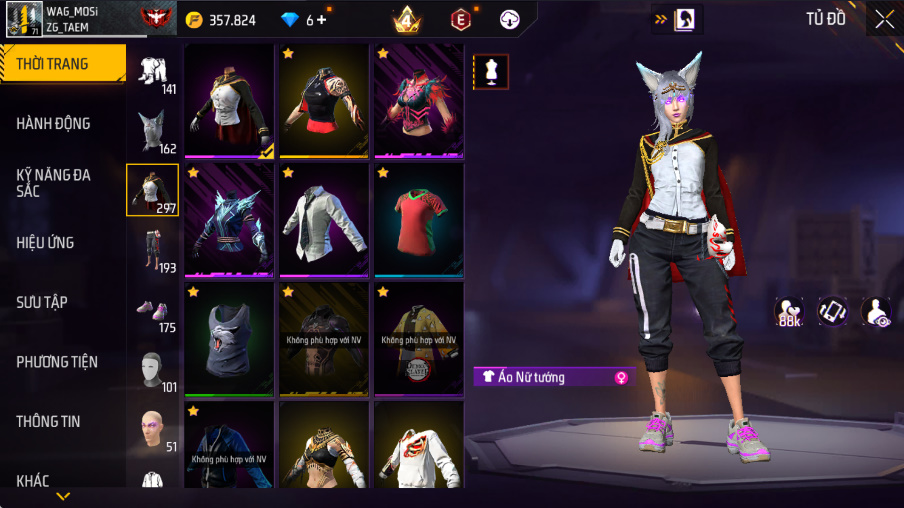Choose the grey wolf tank top
Image resolution: width=904 pixels, height=508 pixels.
pyautogui.click(x=229, y=338)
